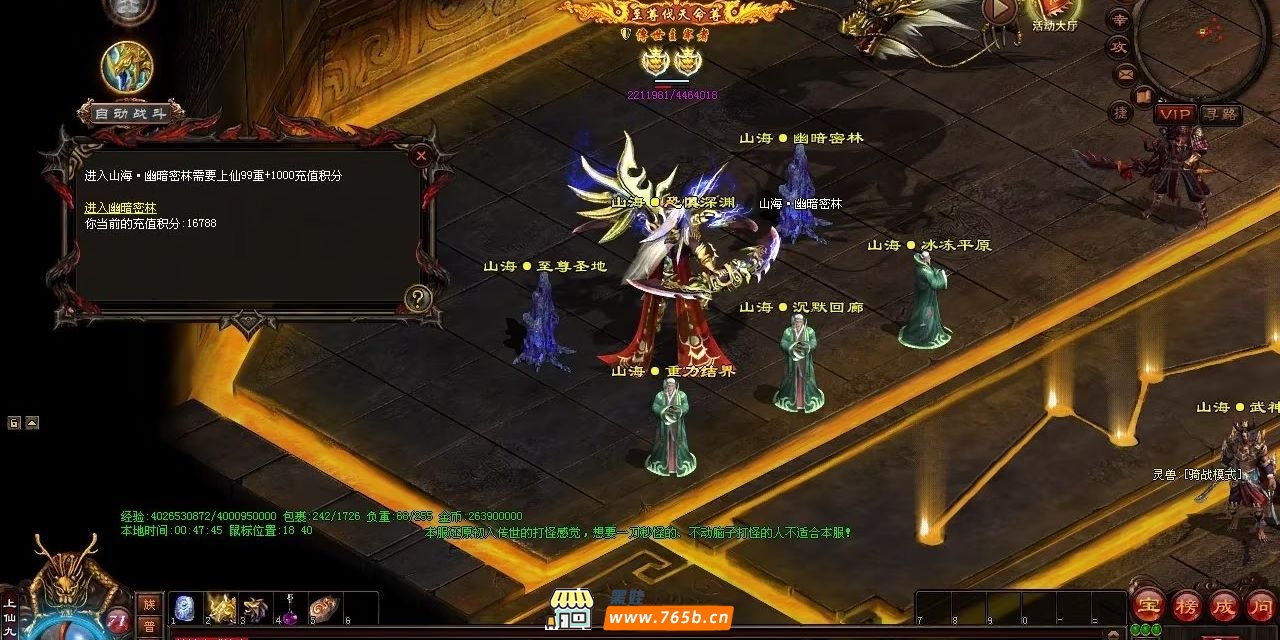Open the 榜 ranking button

point(1186,604)
